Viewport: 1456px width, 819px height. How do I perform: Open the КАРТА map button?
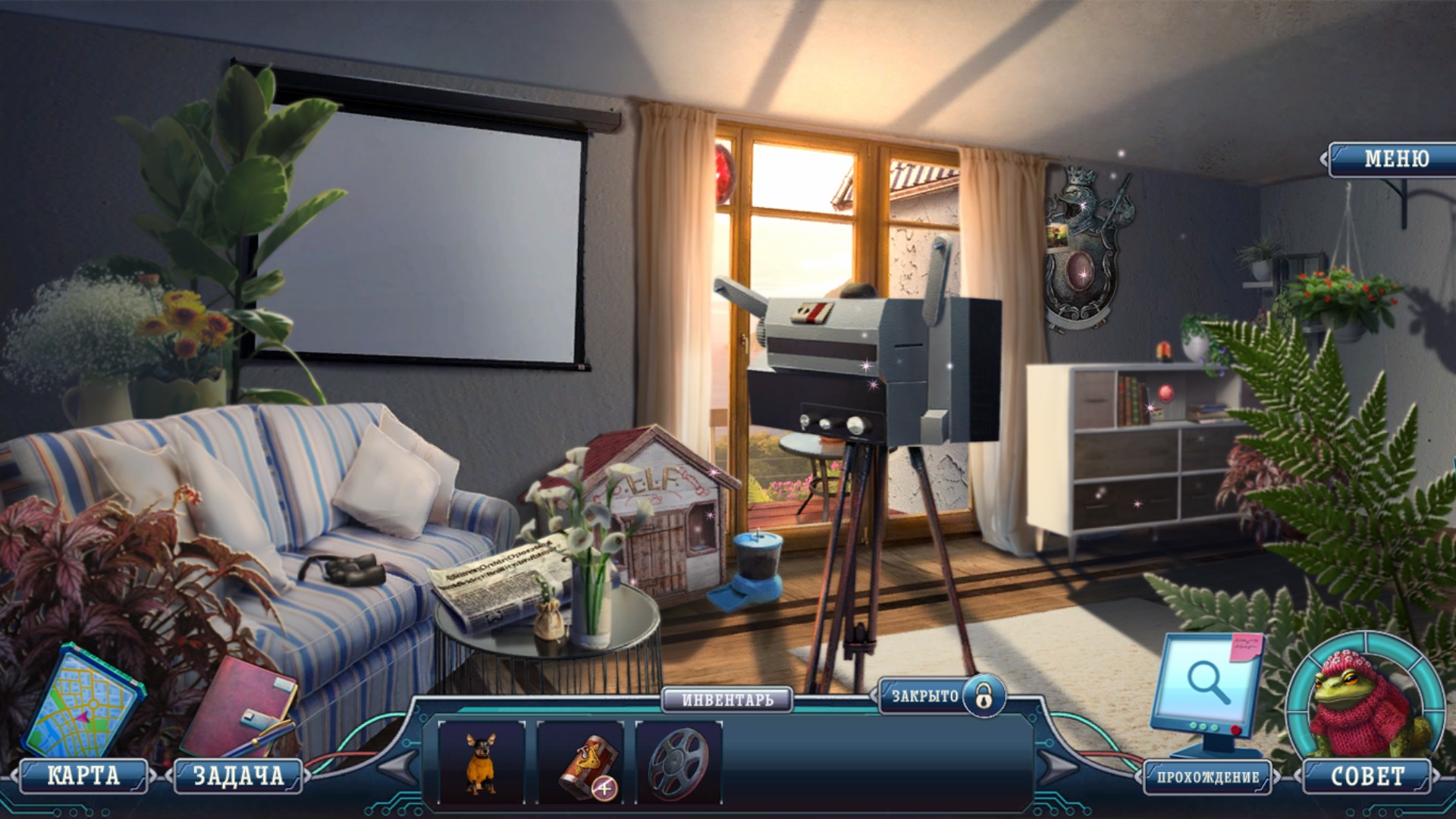(83, 776)
